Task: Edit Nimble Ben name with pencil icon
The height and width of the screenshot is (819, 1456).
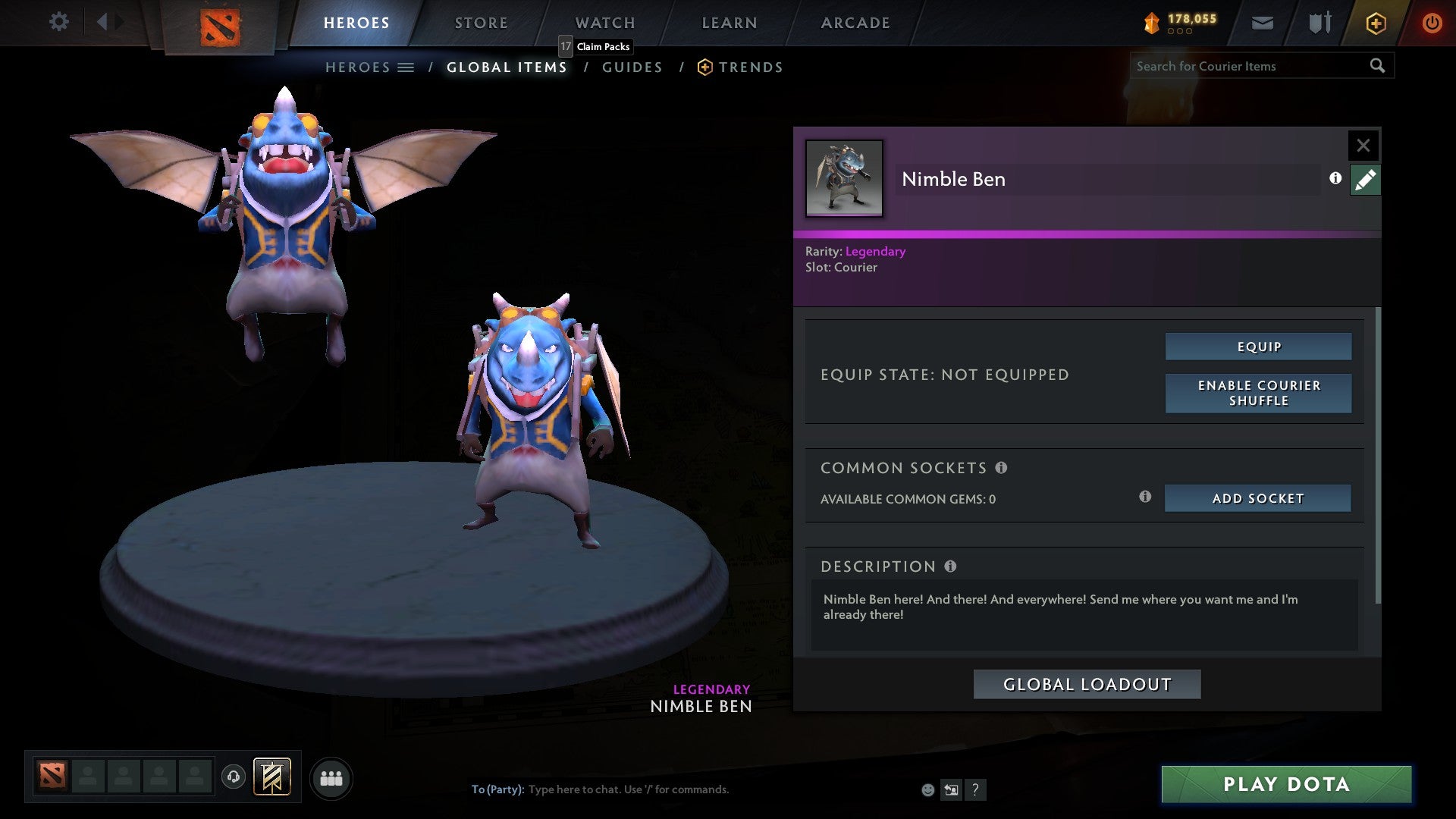Action: coord(1364,179)
